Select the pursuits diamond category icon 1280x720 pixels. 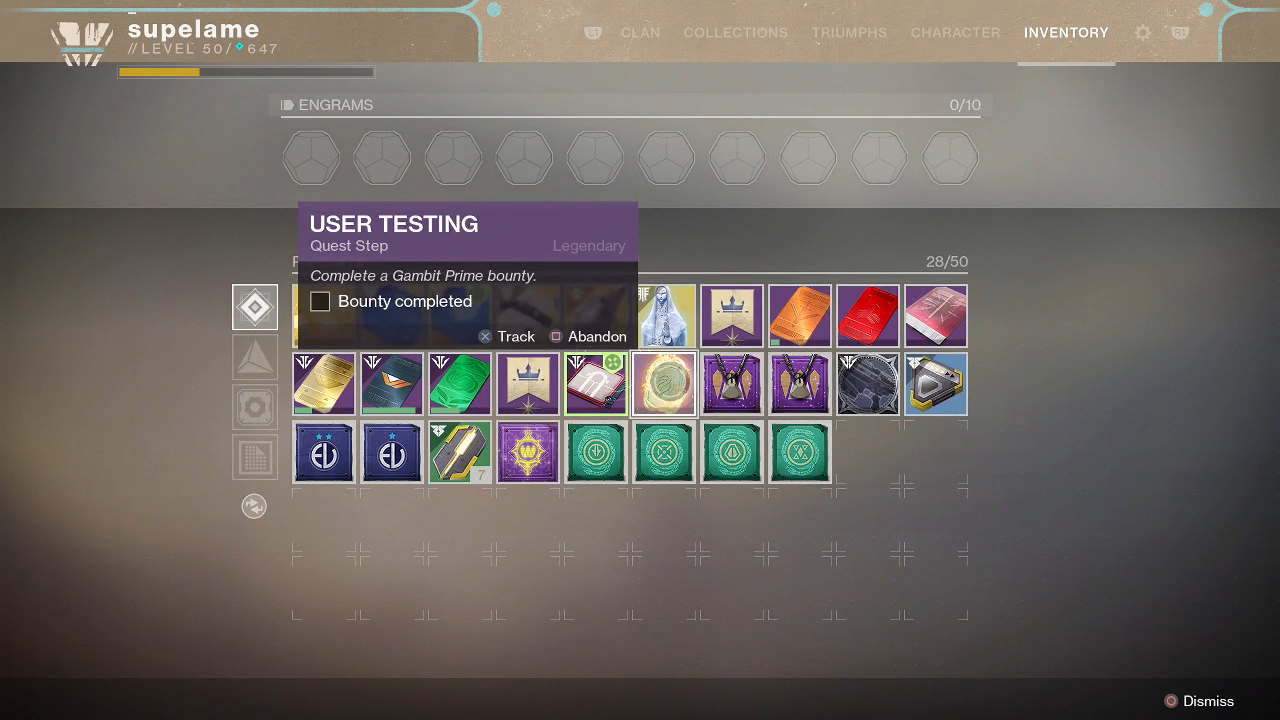[x=255, y=307]
